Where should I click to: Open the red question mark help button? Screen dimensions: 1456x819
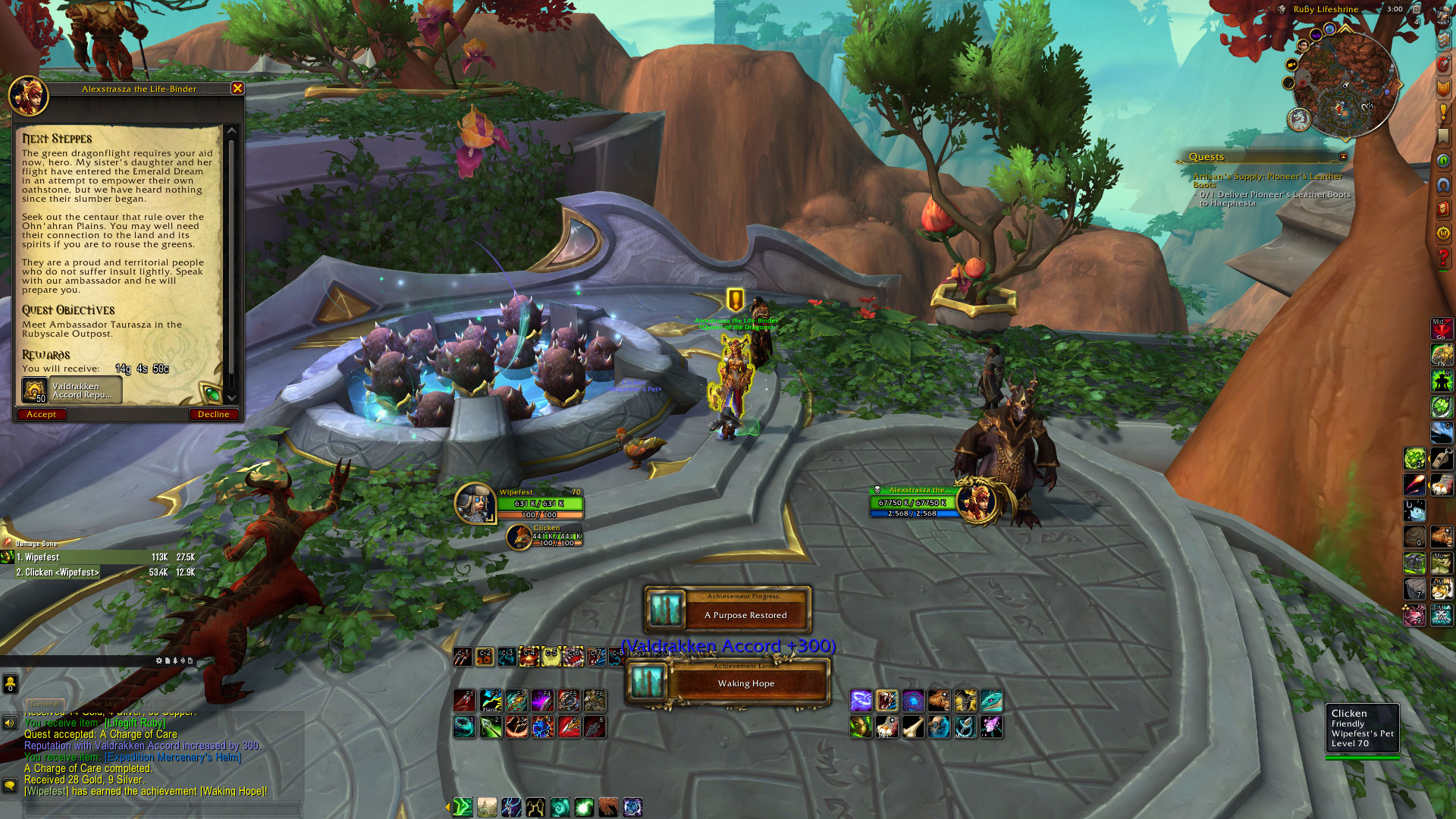1442,258
